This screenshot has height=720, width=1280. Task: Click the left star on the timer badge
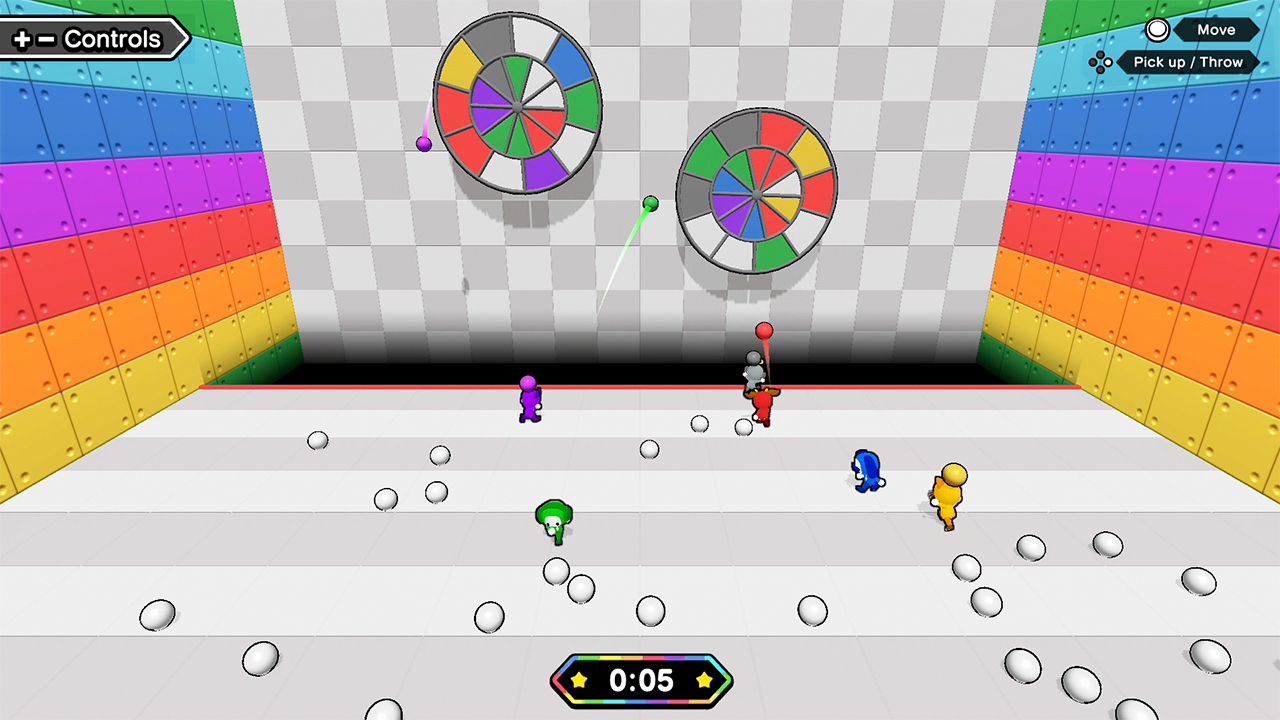point(578,681)
